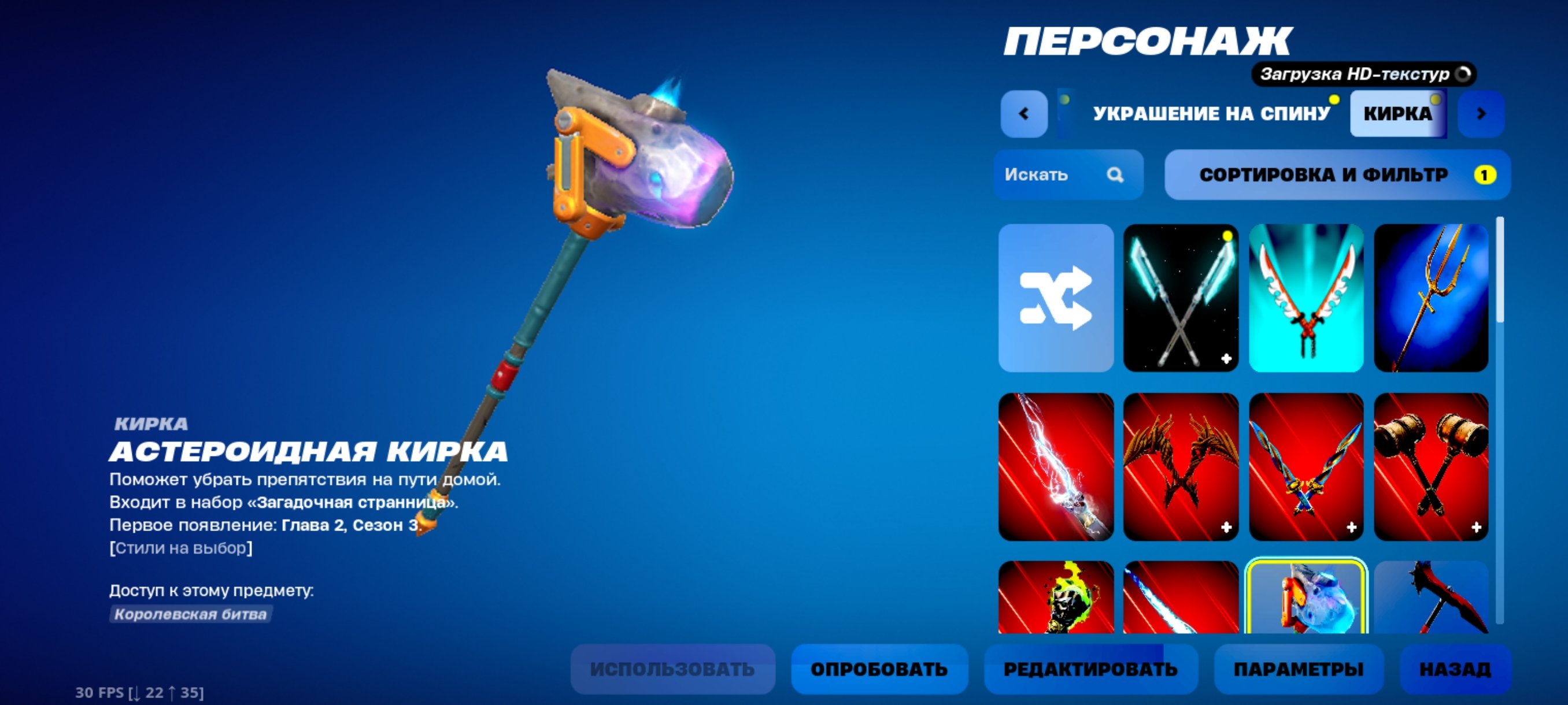Open СОРТИРОВКА И ФИЛЬТР options
The image size is (1568, 705).
point(1336,175)
